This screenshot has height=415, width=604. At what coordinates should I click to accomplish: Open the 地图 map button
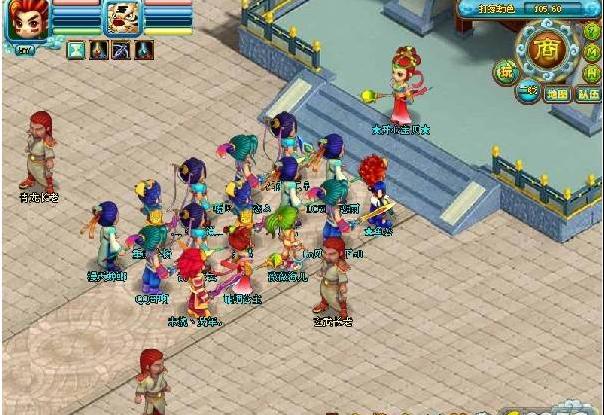coord(558,95)
